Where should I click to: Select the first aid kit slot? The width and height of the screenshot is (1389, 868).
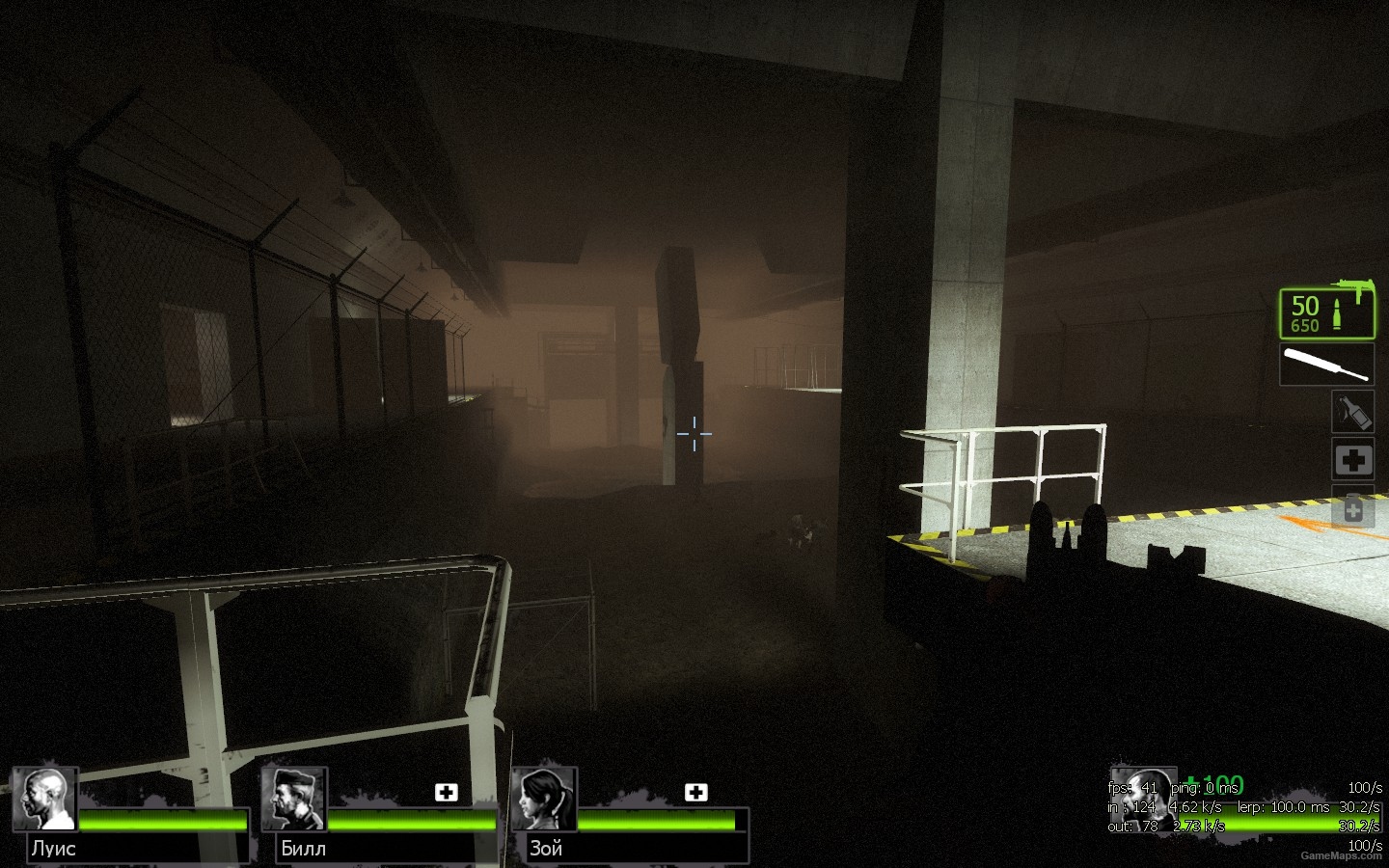click(1352, 460)
